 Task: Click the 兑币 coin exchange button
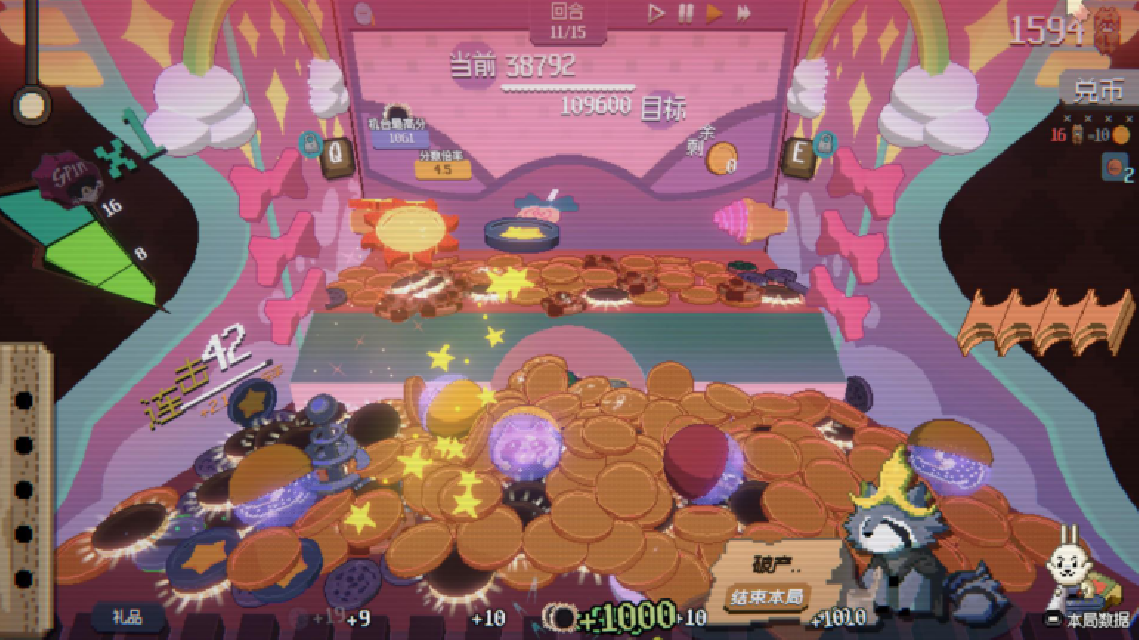[1099, 92]
